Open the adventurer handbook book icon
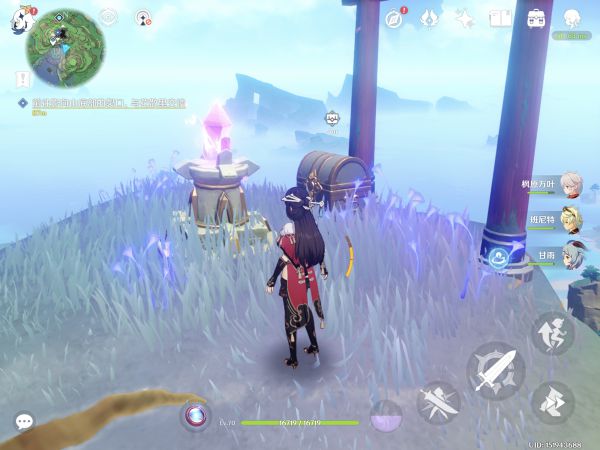The height and width of the screenshot is (450, 600). [500, 19]
